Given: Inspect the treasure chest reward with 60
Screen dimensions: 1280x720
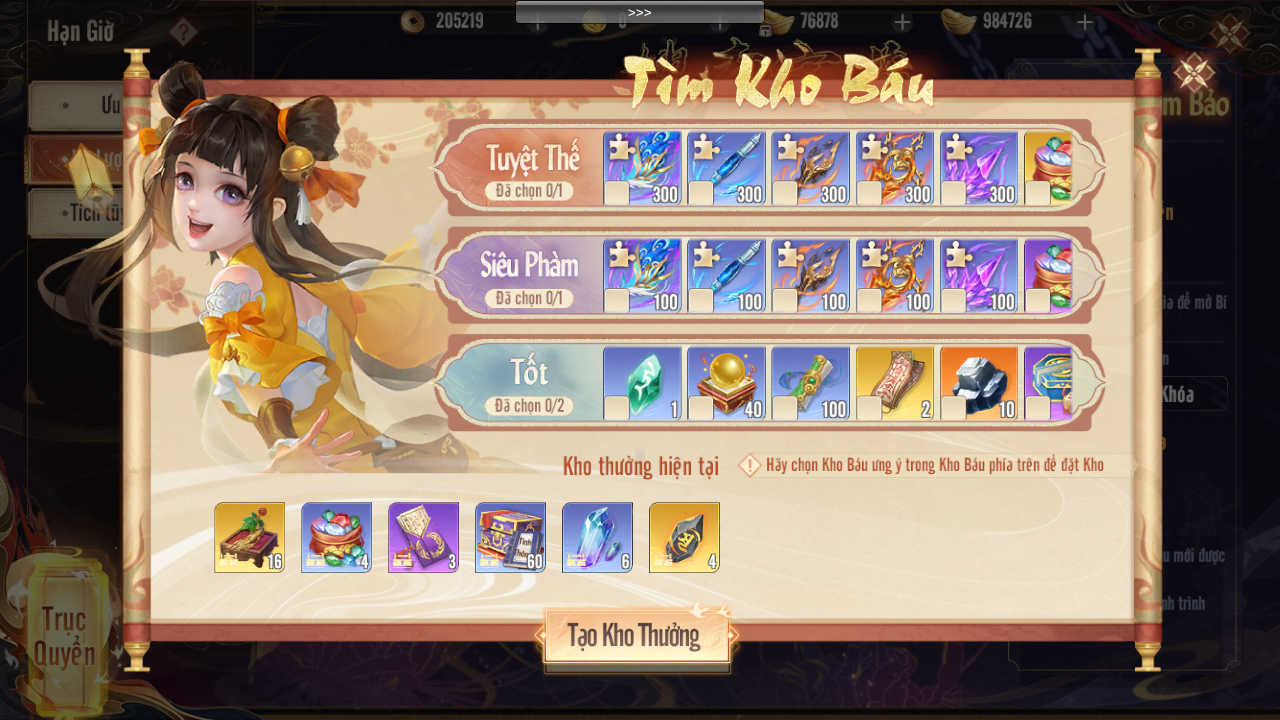Looking at the screenshot, I should pyautogui.click(x=510, y=537).
